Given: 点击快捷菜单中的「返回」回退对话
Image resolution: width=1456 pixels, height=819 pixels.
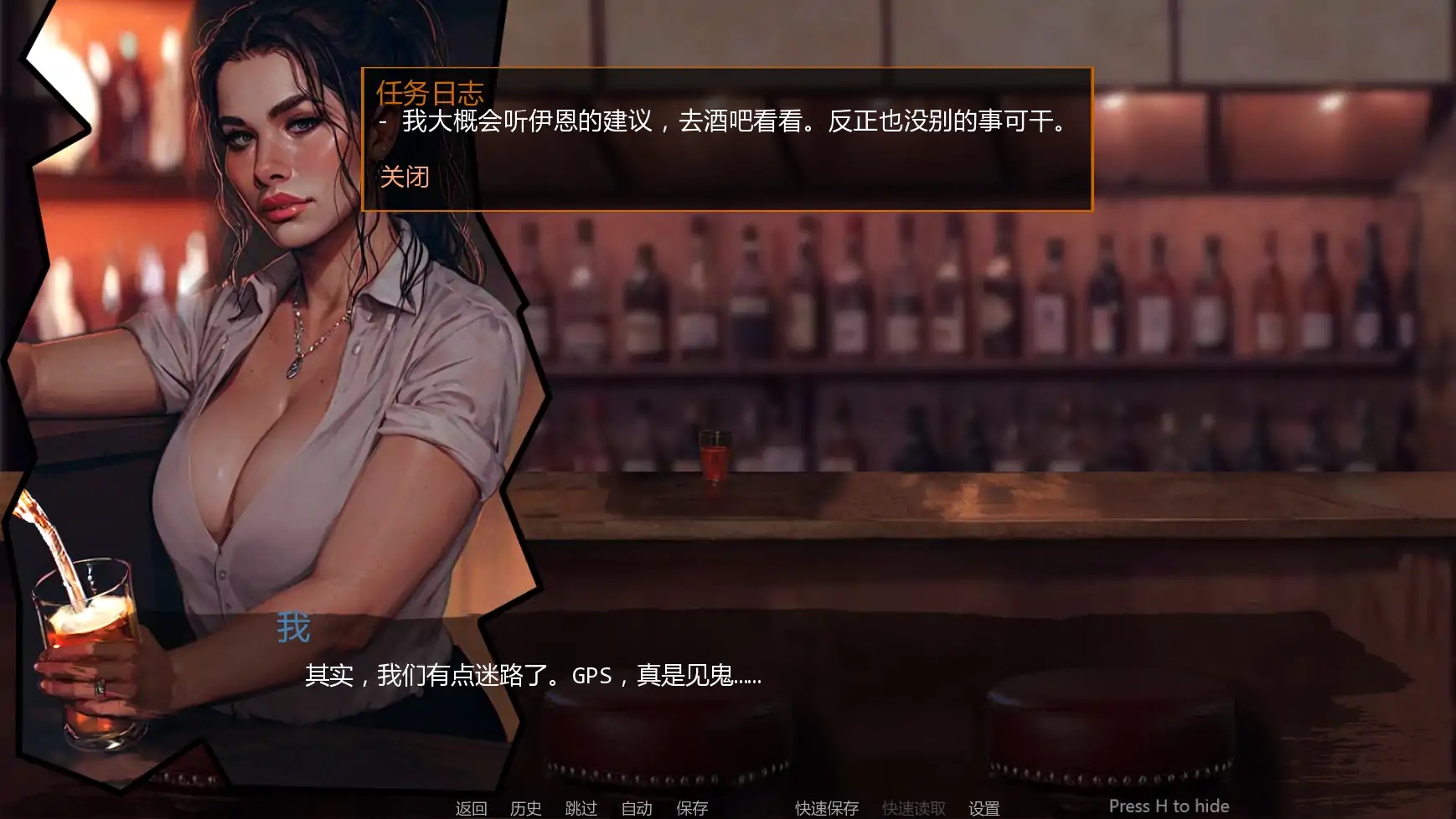Looking at the screenshot, I should [x=470, y=808].
